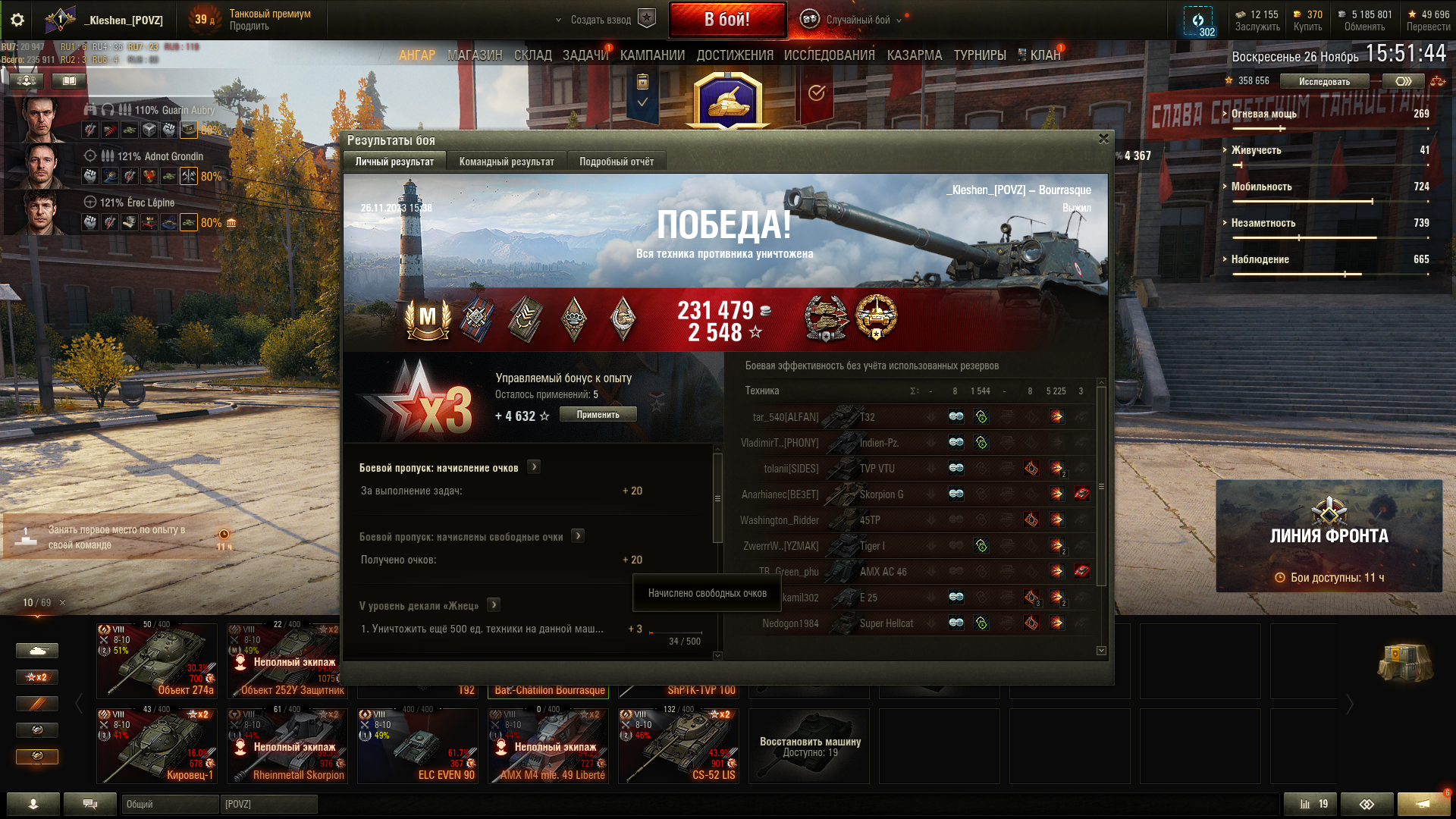Screen dimensions: 1456x819
Task: Open the «ЛИНИЯ ФРОНТА» event banner
Action: click(1329, 535)
